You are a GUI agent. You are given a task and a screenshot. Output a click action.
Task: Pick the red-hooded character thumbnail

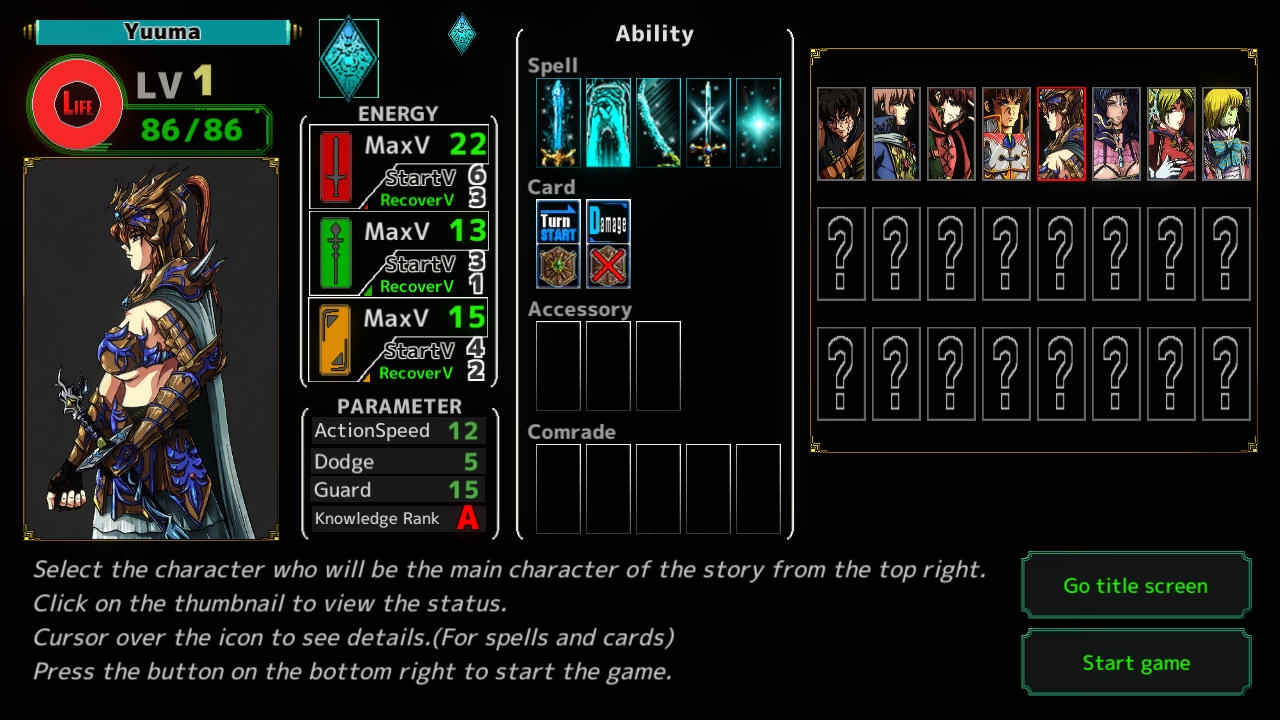point(951,134)
